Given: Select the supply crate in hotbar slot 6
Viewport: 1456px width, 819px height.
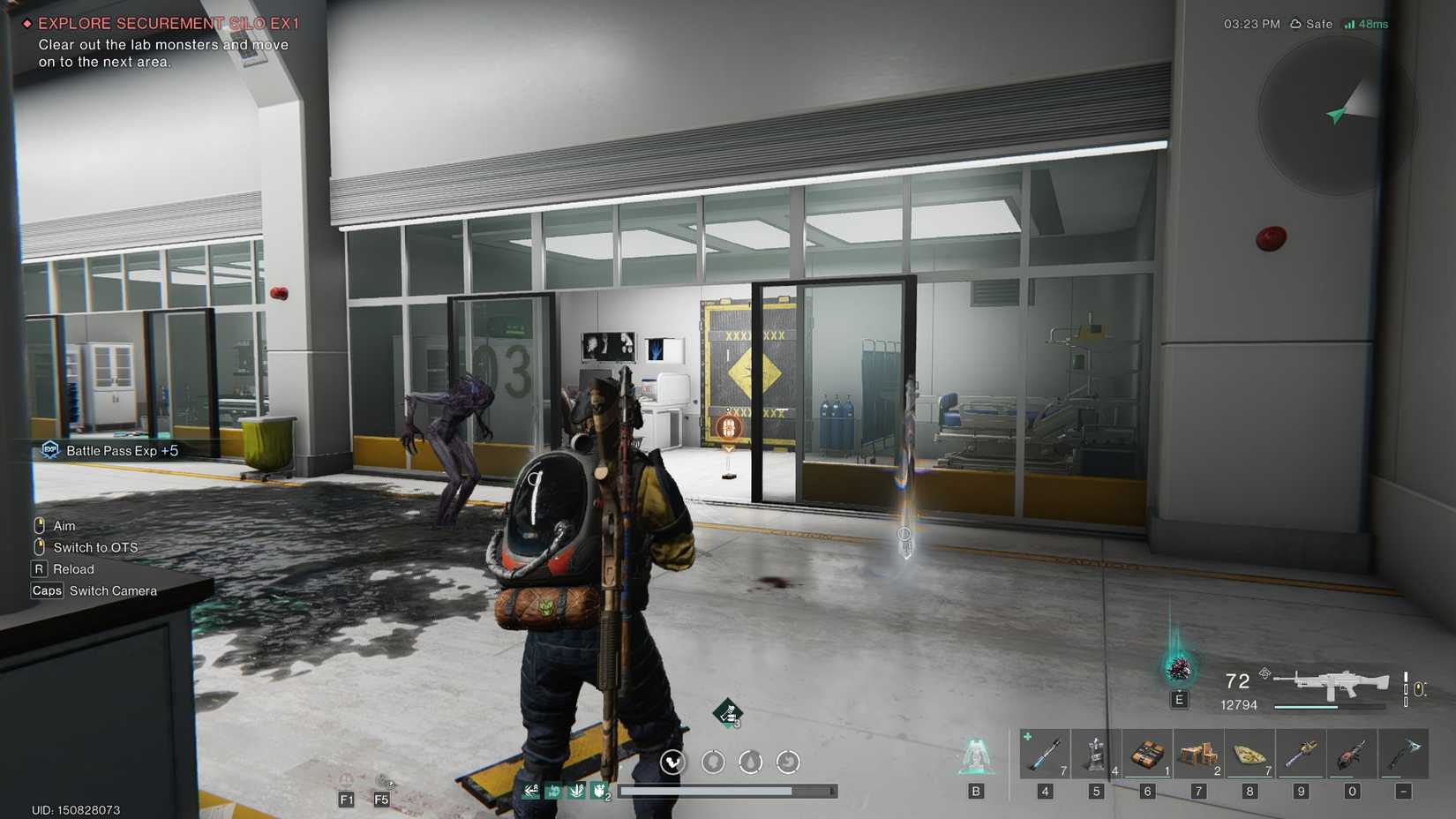Looking at the screenshot, I should pyautogui.click(x=1147, y=755).
